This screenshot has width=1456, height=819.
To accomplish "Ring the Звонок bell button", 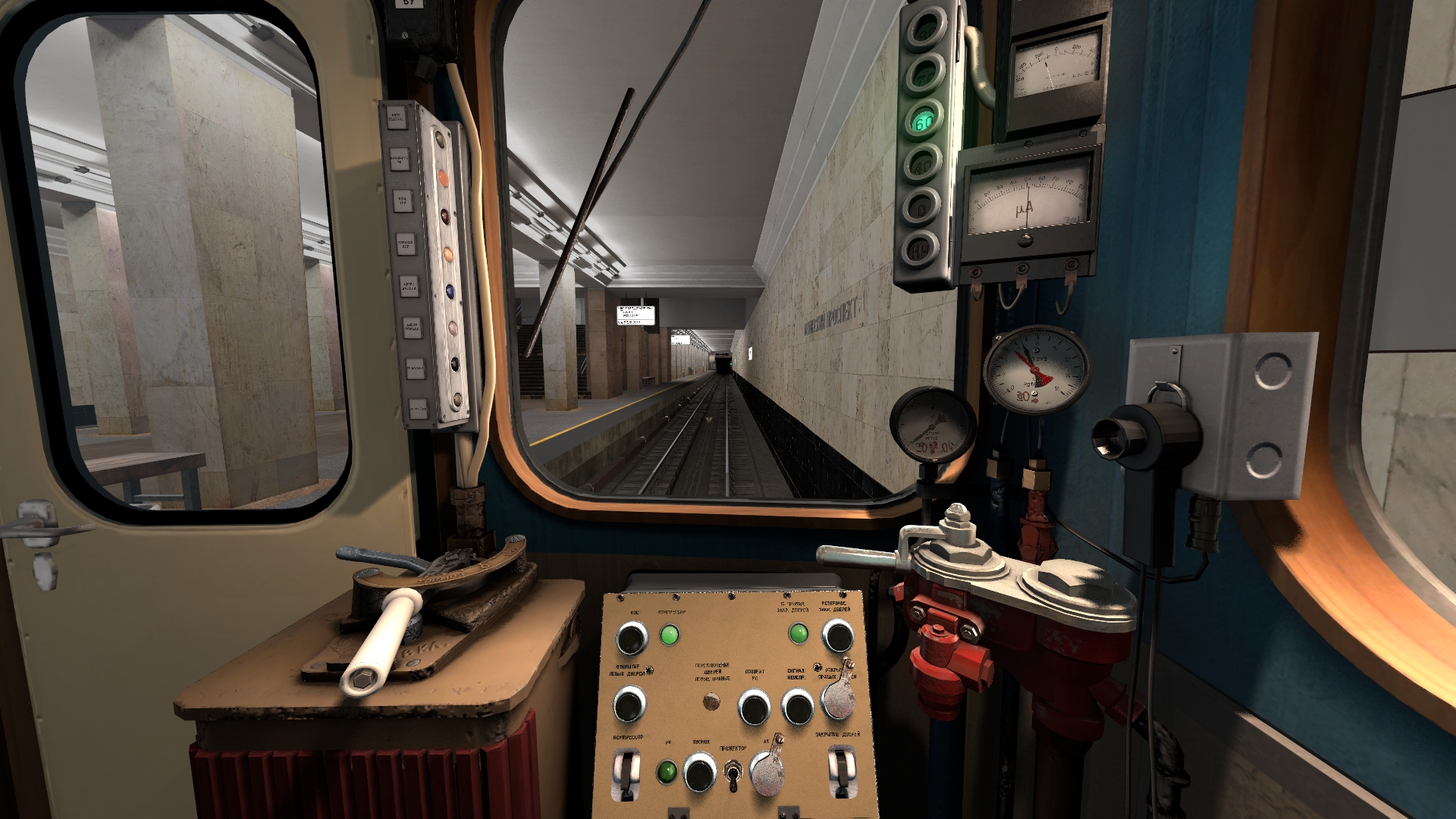I will tap(699, 773).
